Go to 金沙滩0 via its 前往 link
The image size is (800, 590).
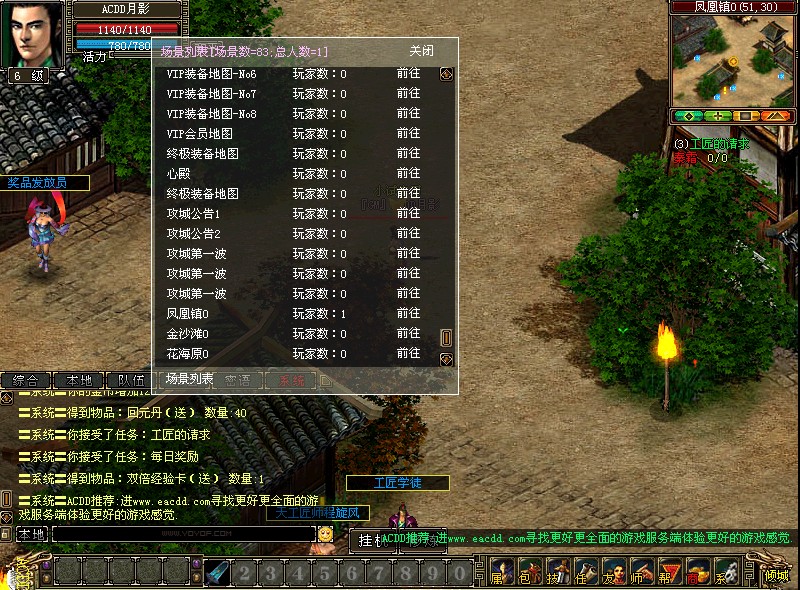tap(408, 334)
